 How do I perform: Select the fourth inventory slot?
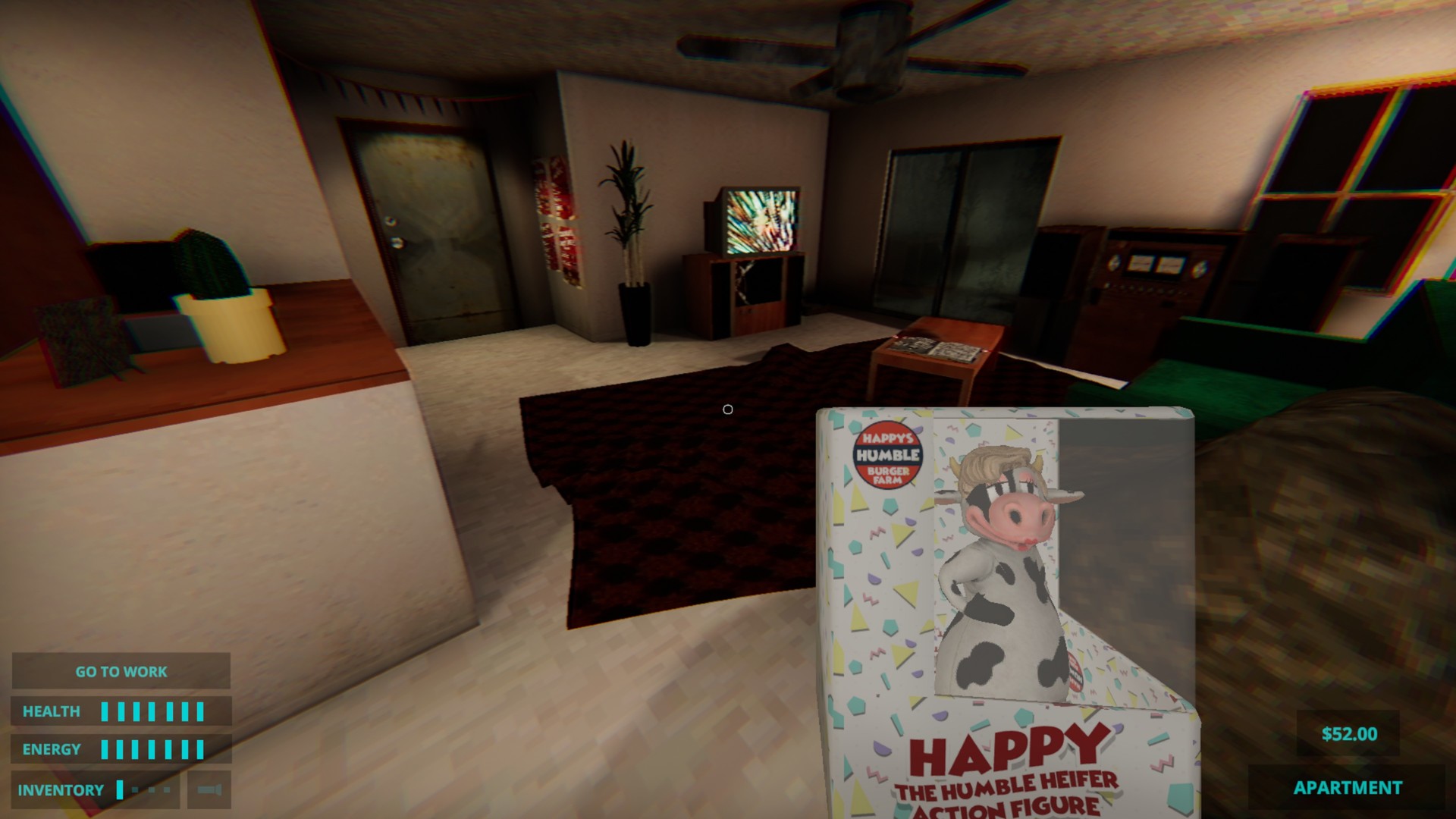click(x=167, y=789)
